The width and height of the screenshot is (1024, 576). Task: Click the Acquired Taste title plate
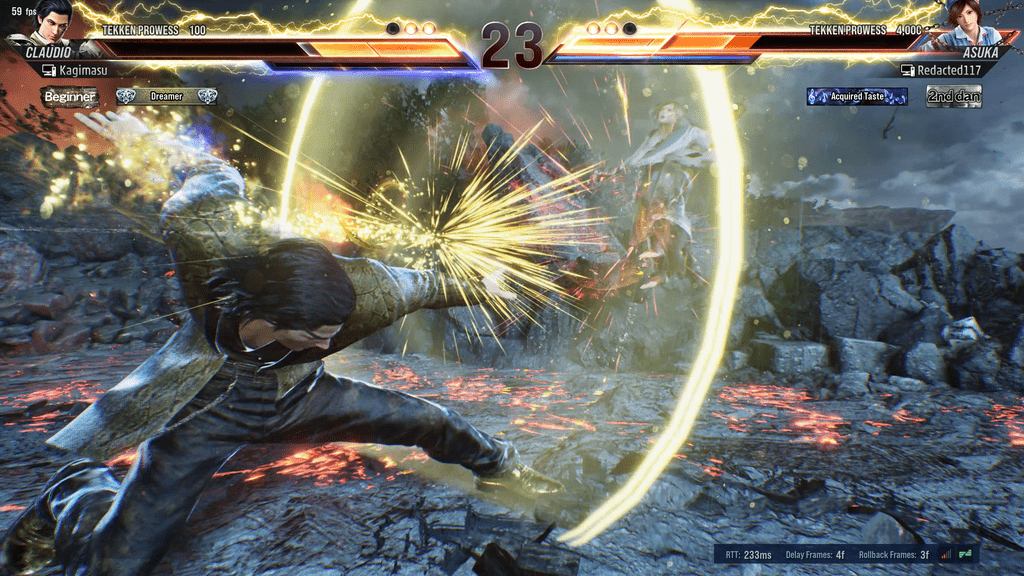pos(857,97)
